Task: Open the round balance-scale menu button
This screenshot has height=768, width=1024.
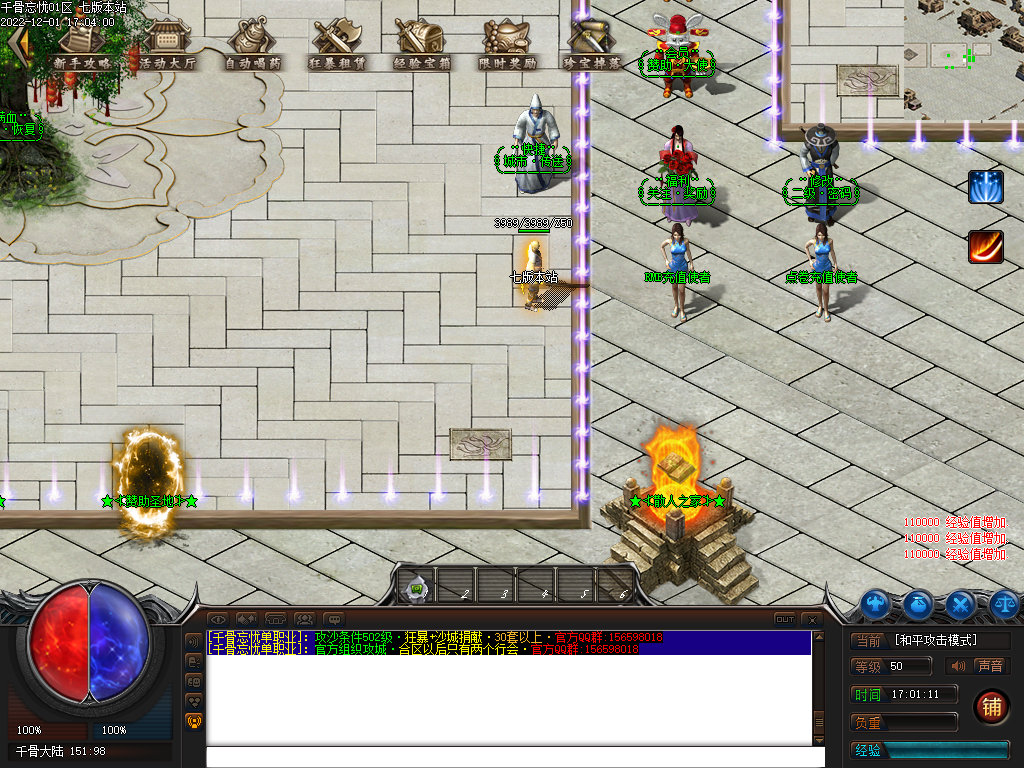Action: [1004, 603]
